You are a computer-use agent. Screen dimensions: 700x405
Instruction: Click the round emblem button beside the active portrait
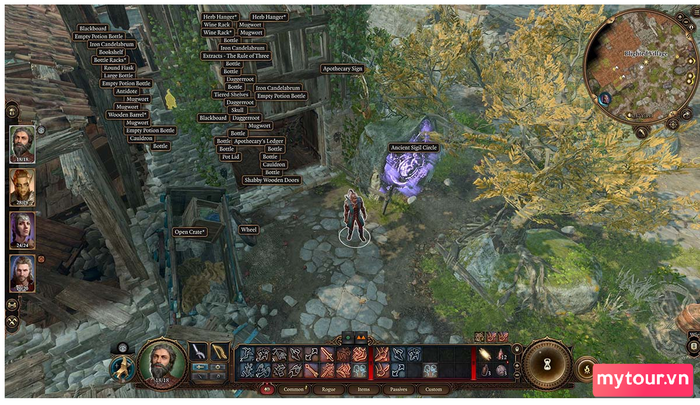(x=119, y=370)
